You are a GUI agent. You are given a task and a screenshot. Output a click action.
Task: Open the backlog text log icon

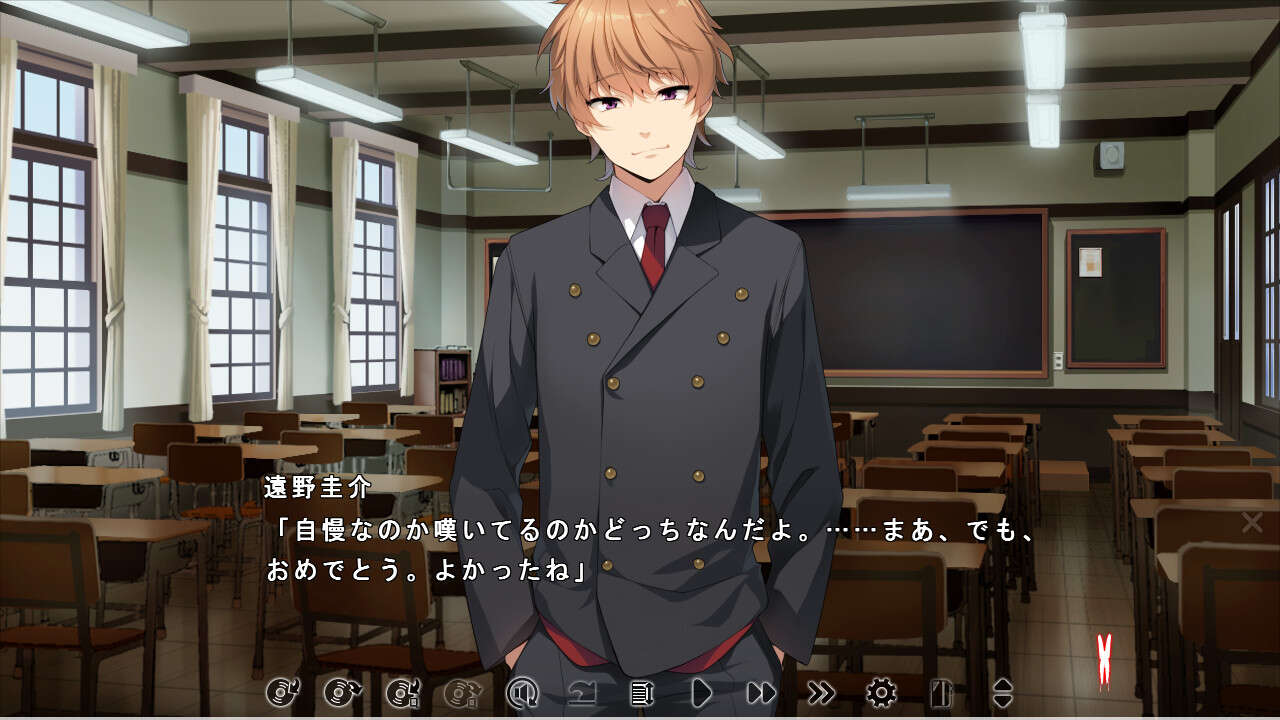(641, 692)
